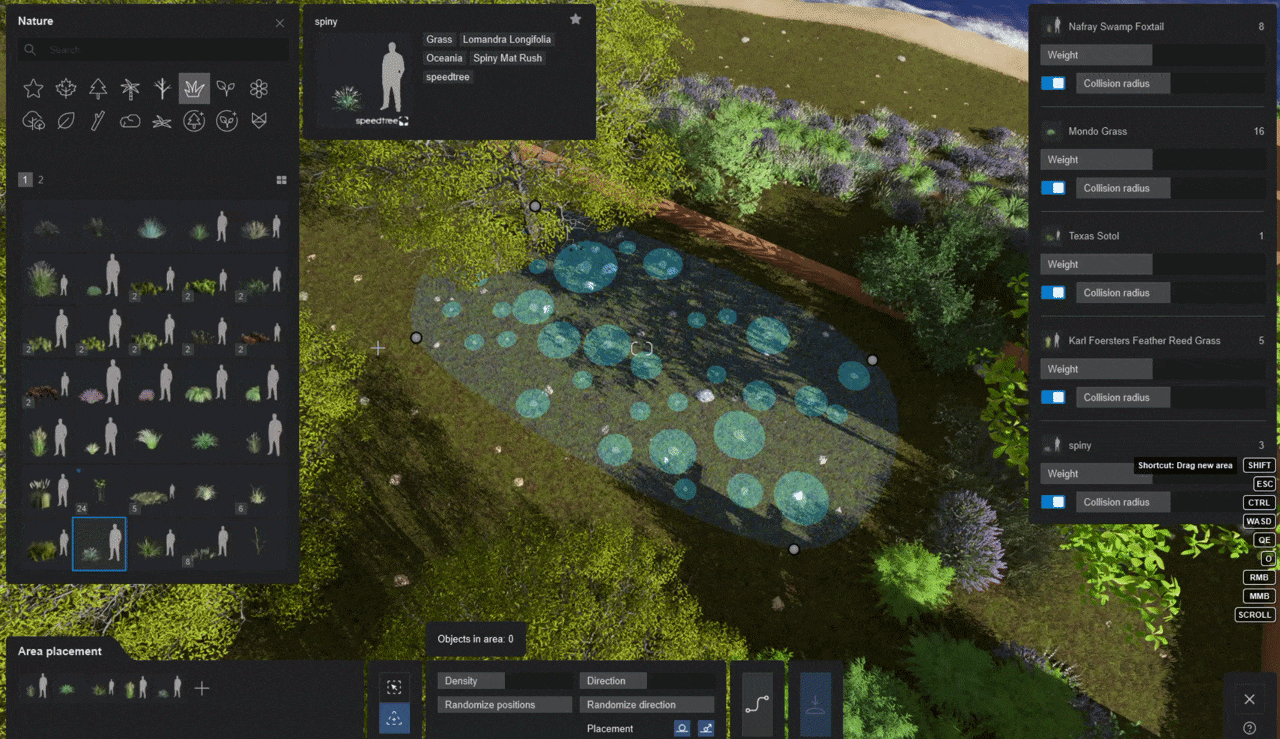Toggle the grid view layout icon

coord(282,180)
